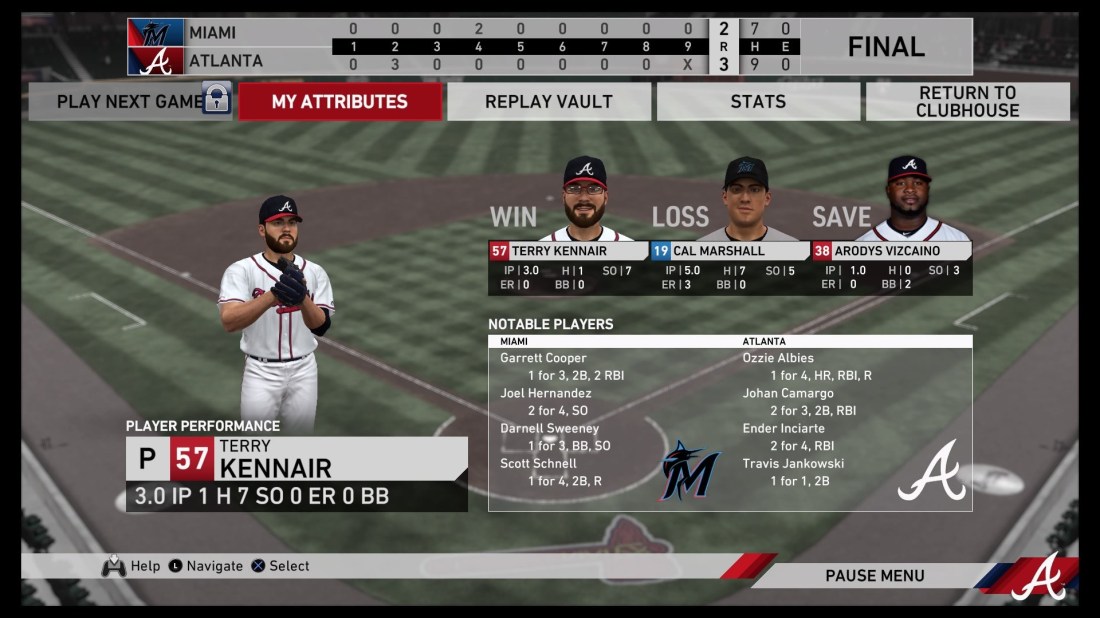Open the Replay Vault
Screen dimensions: 1100x618
(549, 101)
